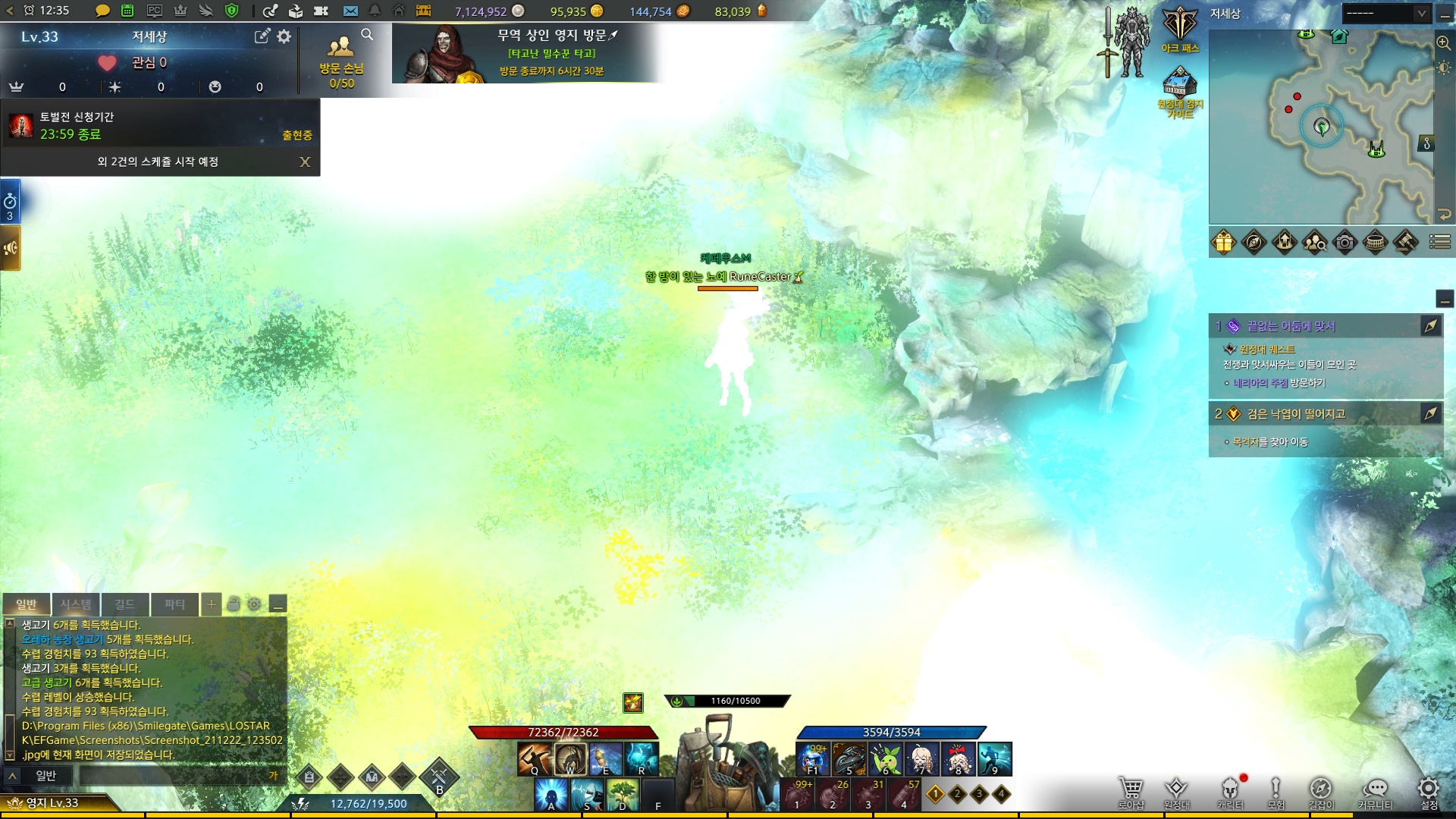Open the stronghold gear settings icon
This screenshot has width=1456, height=819.
pos(284,36)
